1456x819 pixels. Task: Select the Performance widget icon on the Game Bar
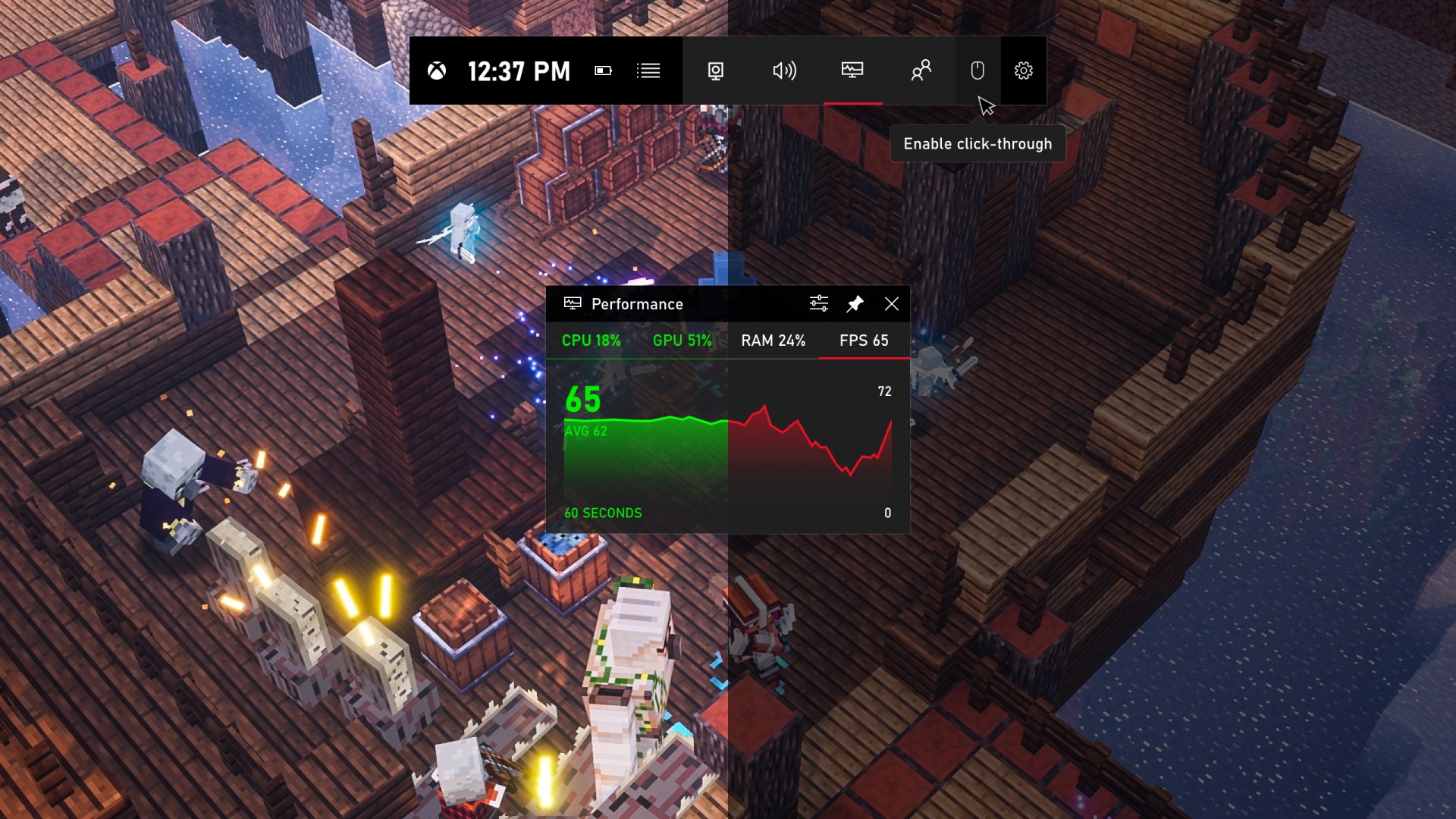(x=852, y=71)
